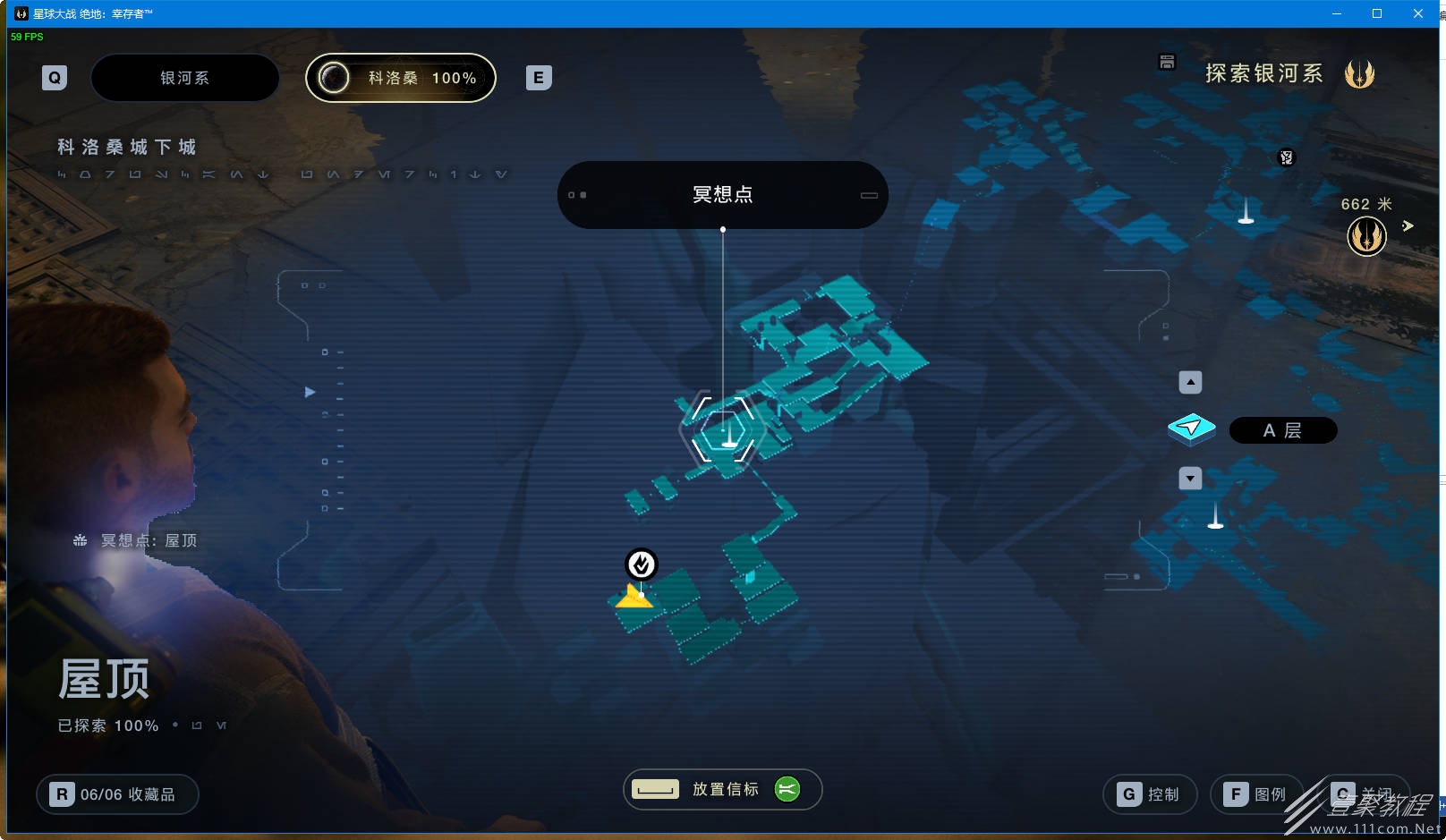Viewport: 1446px width, 840px height.
Task: Select the holomap icon left of 探索银河系
Action: tap(1166, 63)
